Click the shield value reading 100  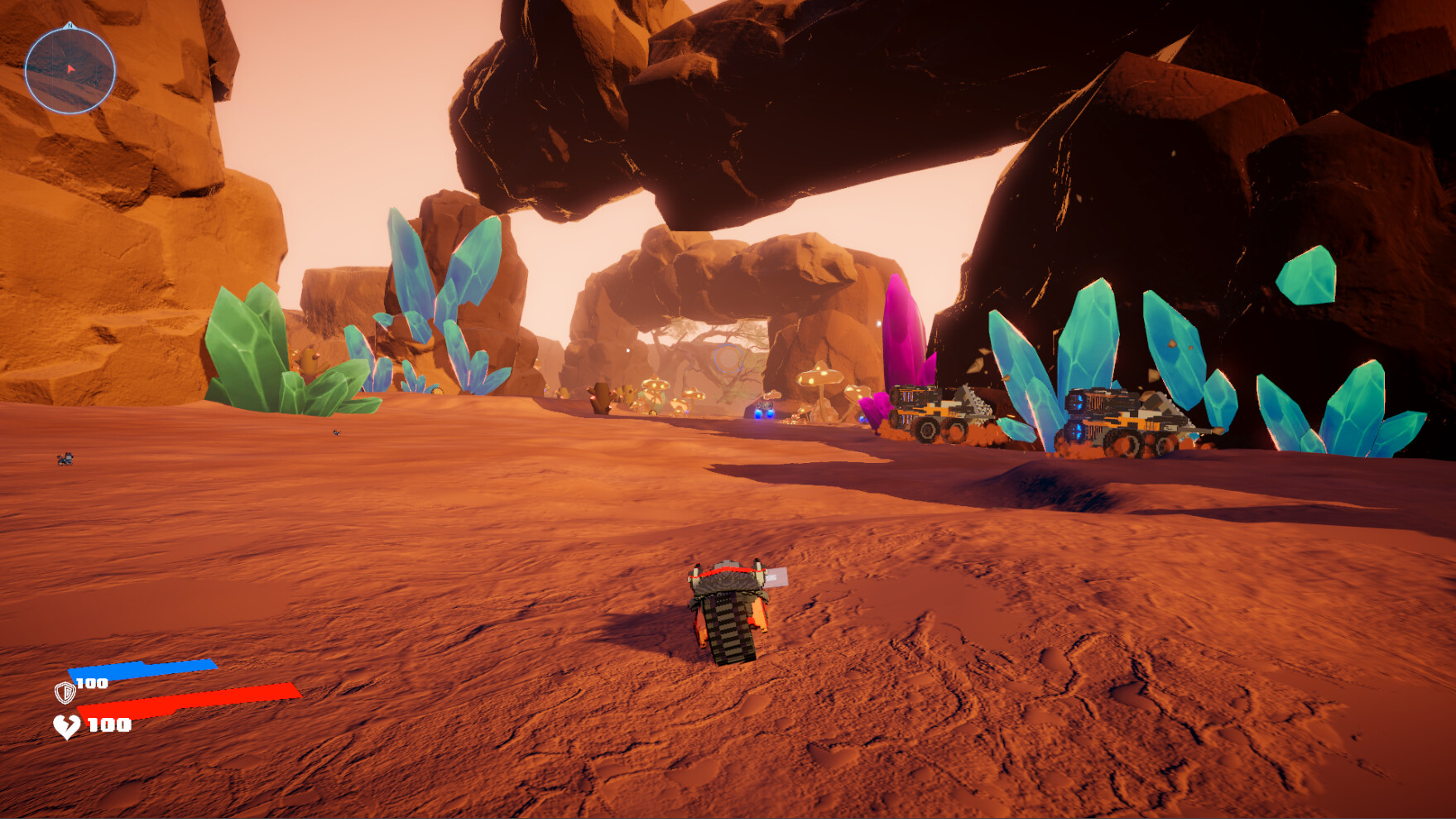coord(93,685)
